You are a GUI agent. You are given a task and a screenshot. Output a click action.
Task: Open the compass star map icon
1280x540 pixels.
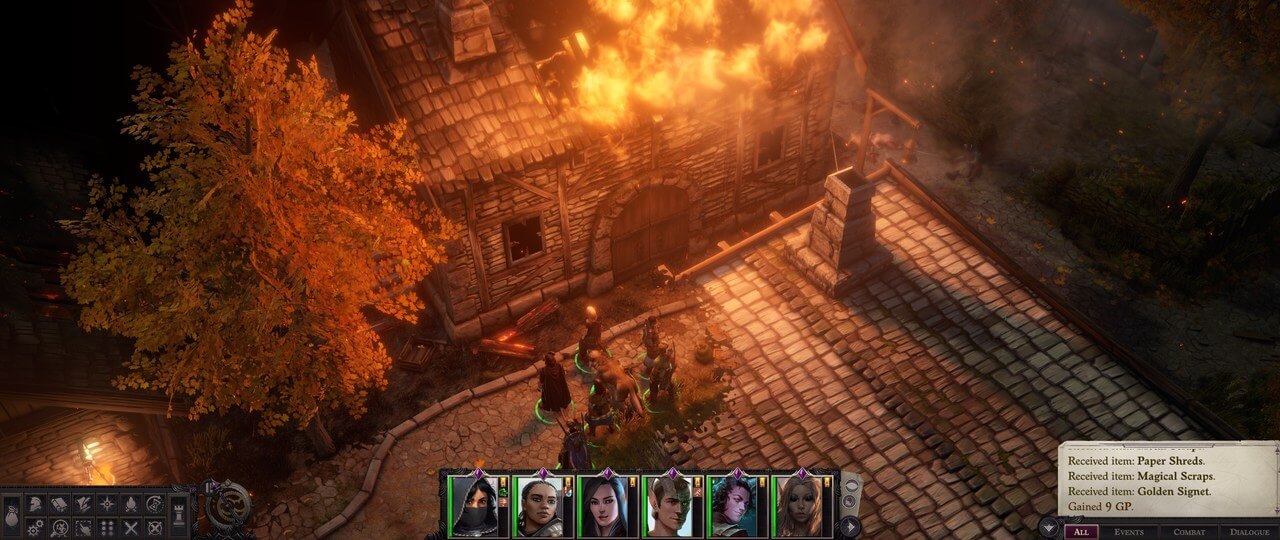107,504
